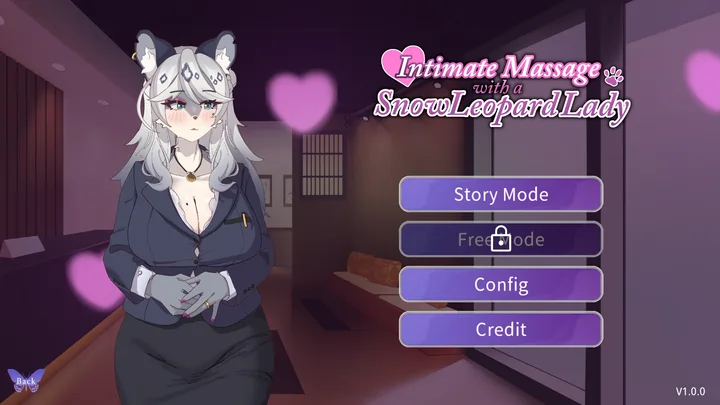Select the locked Free Mode entry
The height and width of the screenshot is (405, 720).
coord(501,239)
